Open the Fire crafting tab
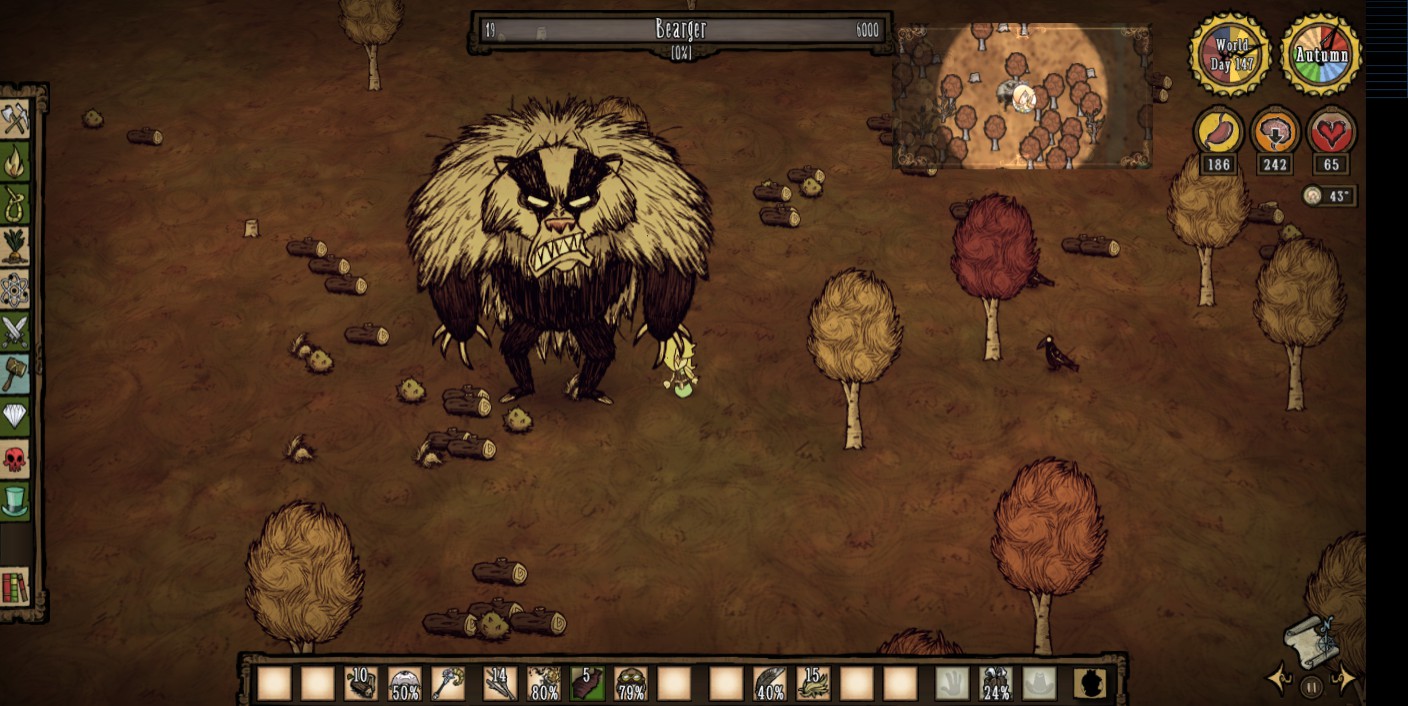This screenshot has height=706, width=1408. pyautogui.click(x=15, y=161)
